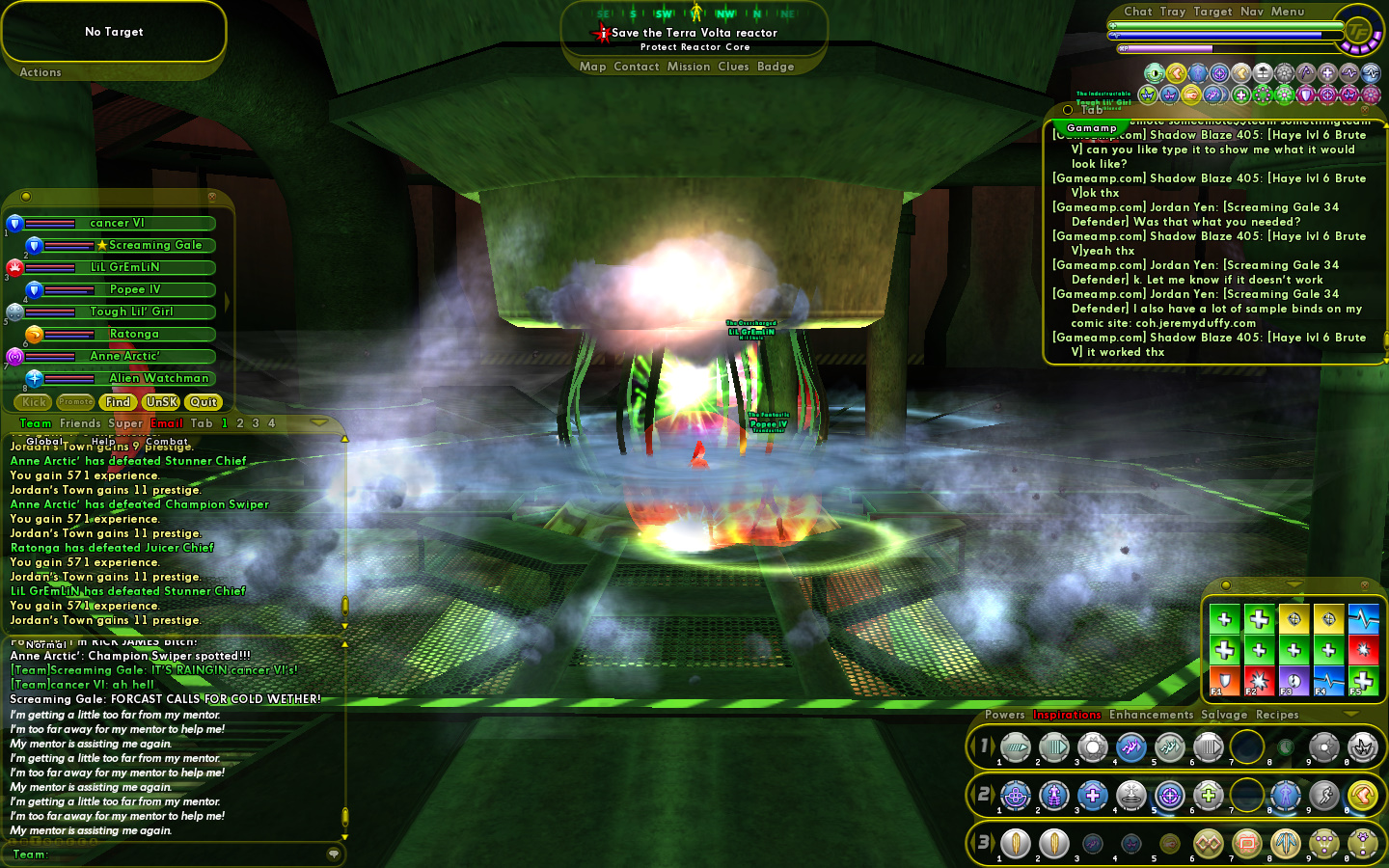
Task: Quit the team with Quit button
Action: click(204, 402)
